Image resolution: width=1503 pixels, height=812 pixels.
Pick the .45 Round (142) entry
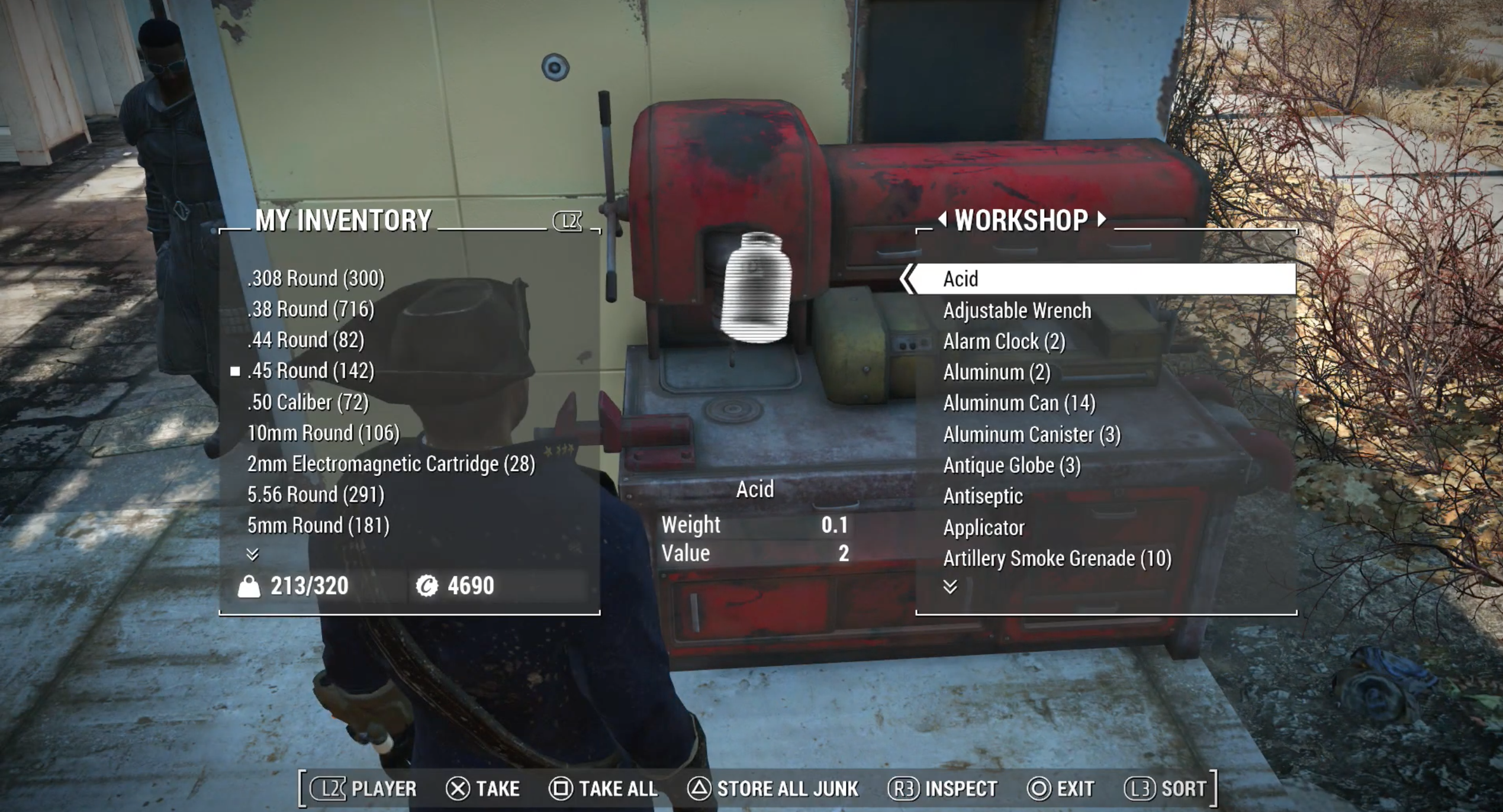coord(311,370)
